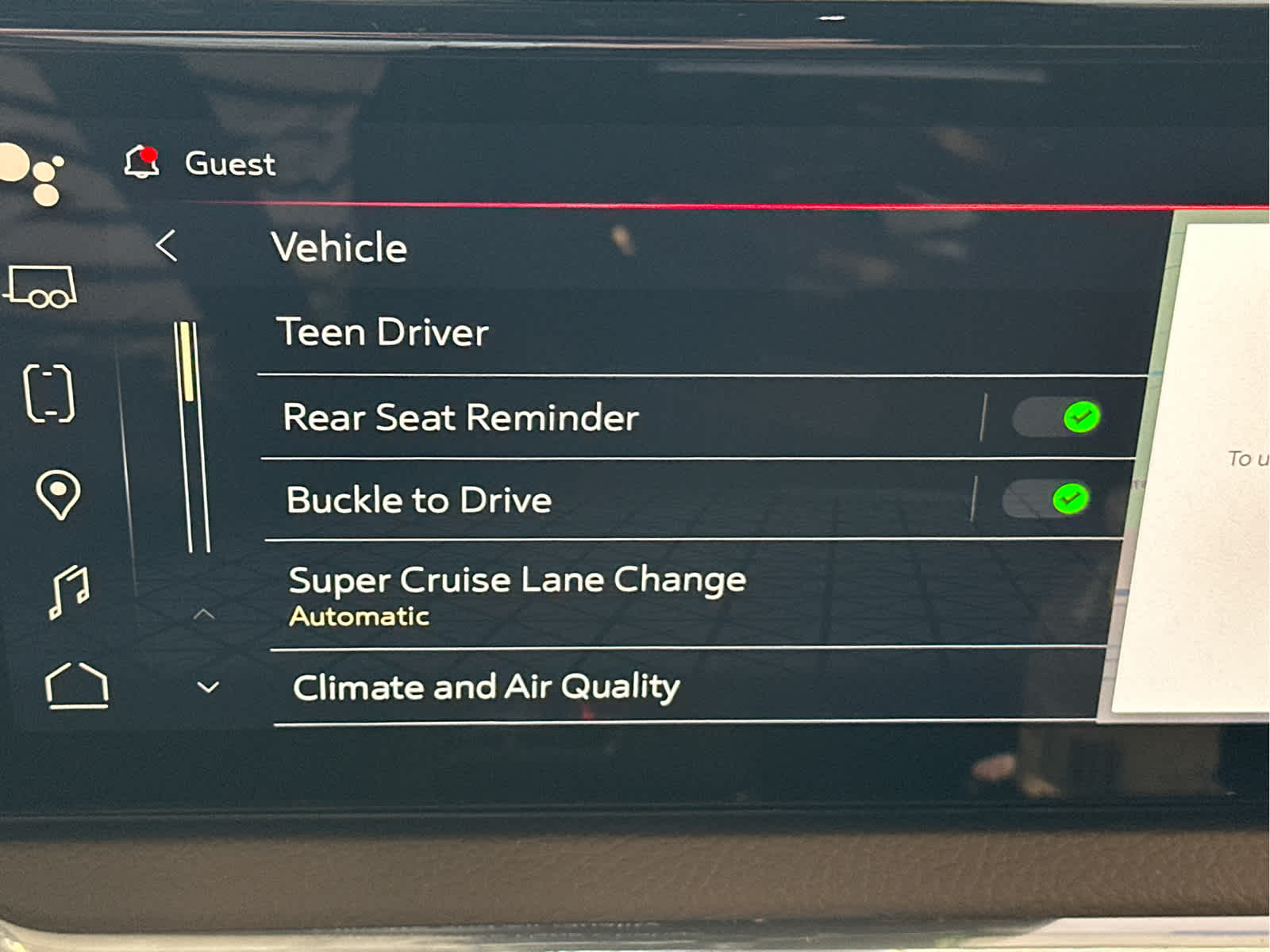Tap the Automatic setting text

pos(359,615)
